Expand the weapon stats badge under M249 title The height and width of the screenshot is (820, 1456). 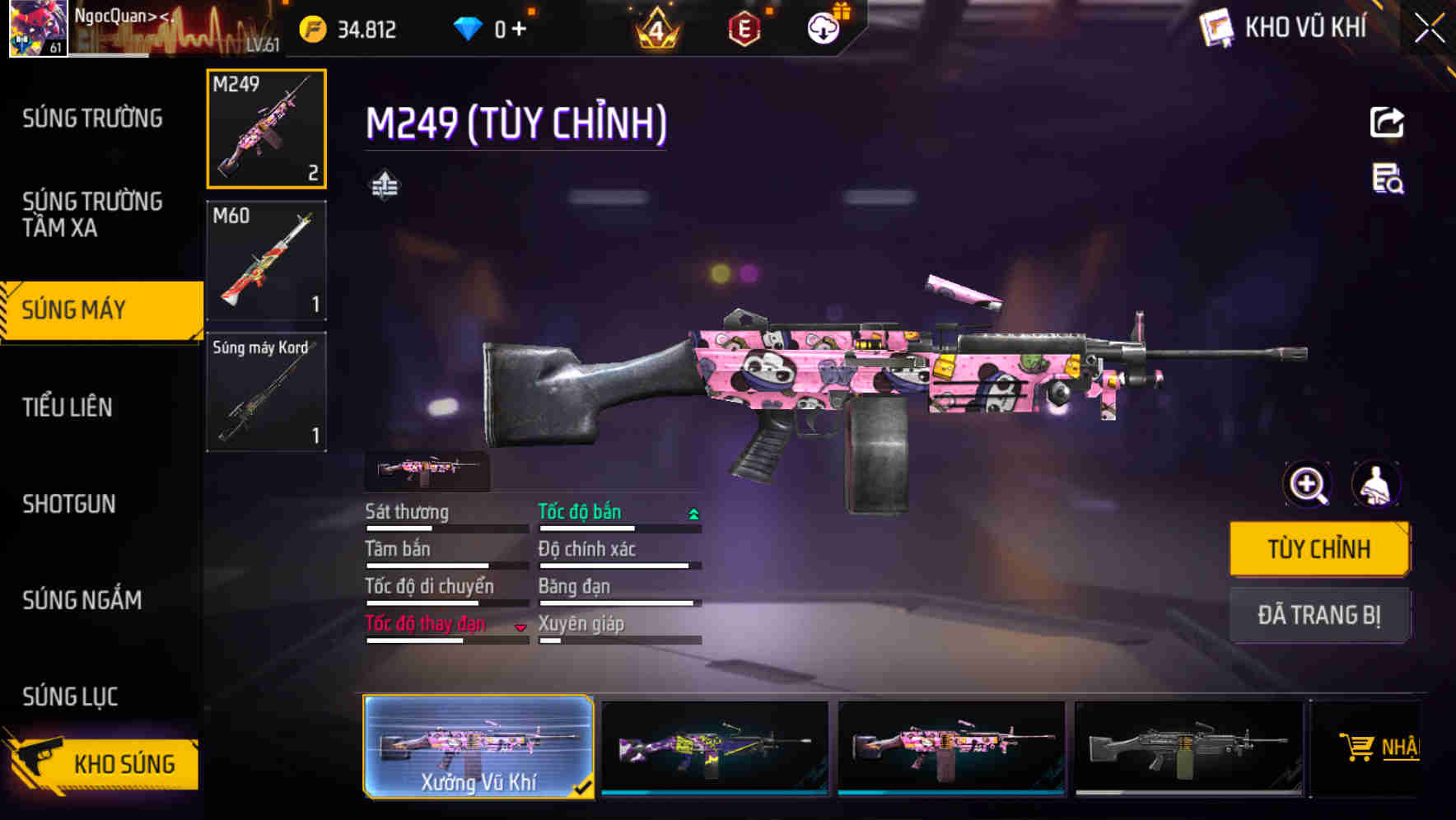click(385, 184)
